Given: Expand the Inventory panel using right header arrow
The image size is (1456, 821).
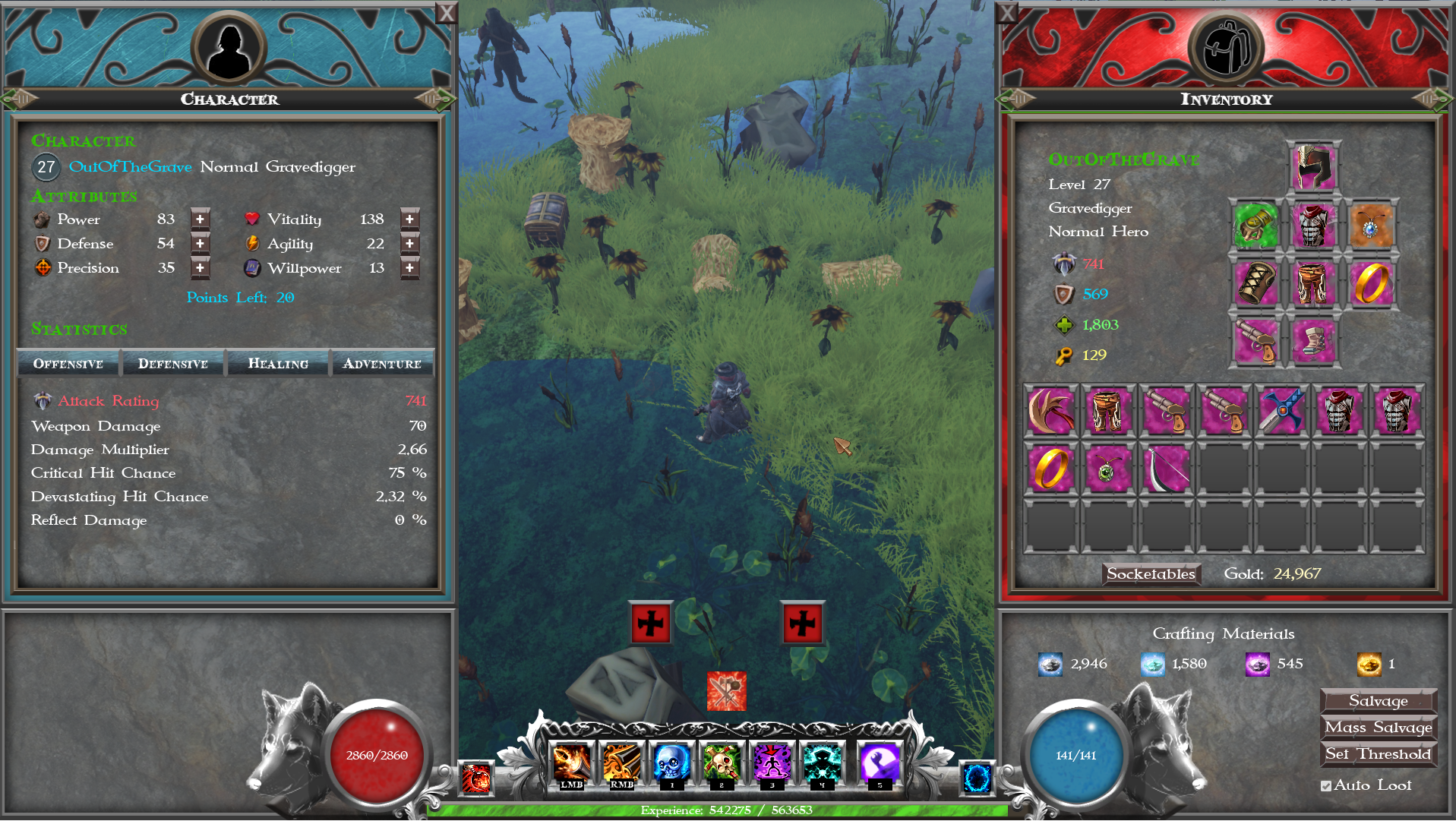Looking at the screenshot, I should coord(1435,99).
